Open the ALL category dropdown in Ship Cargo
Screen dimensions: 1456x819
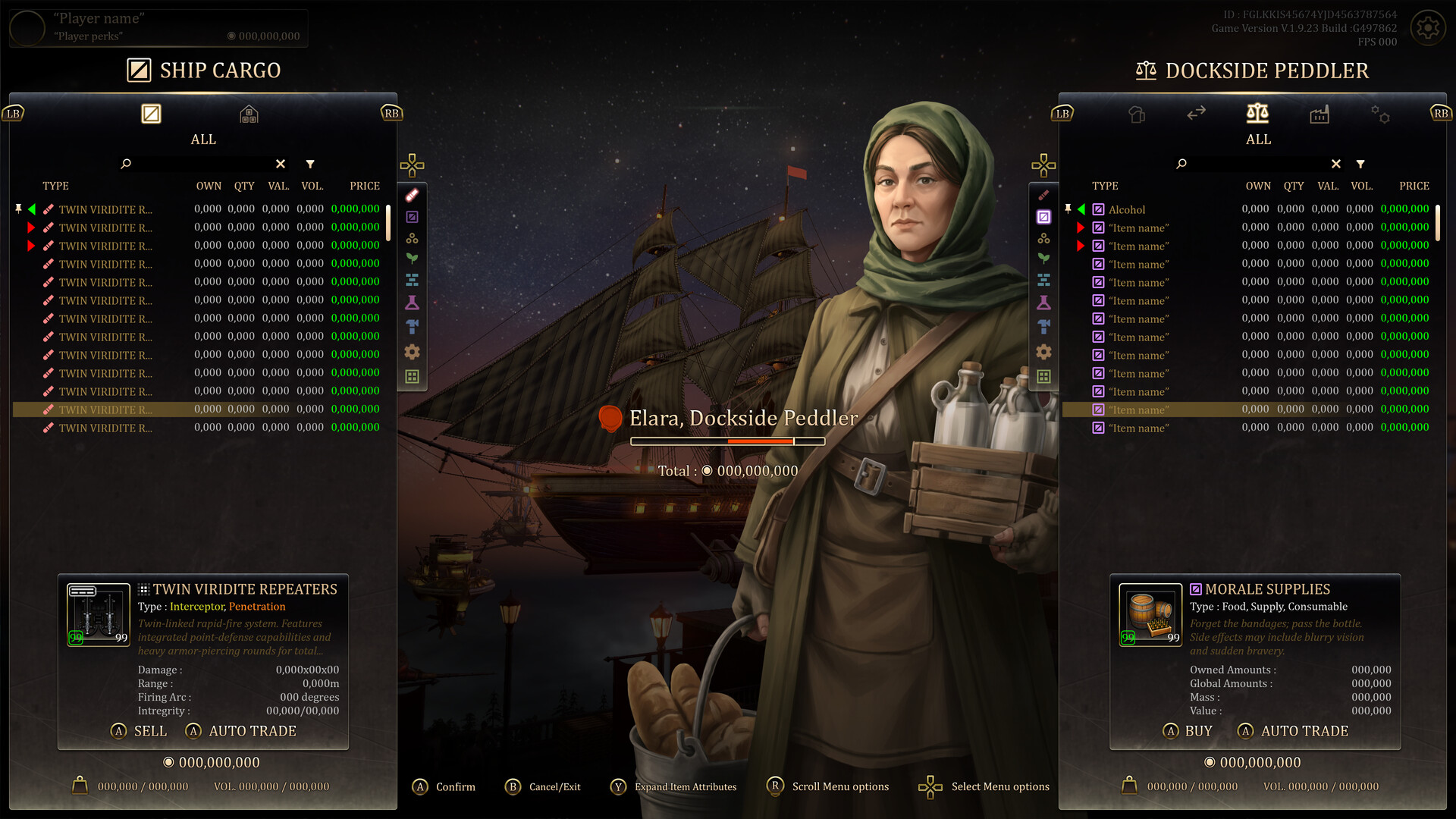click(x=202, y=139)
